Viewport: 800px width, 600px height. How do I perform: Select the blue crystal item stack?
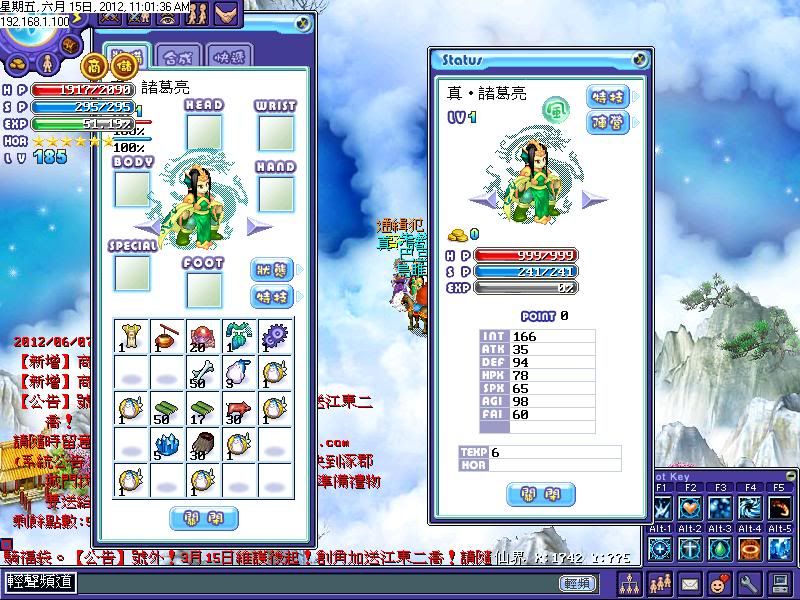tap(168, 445)
